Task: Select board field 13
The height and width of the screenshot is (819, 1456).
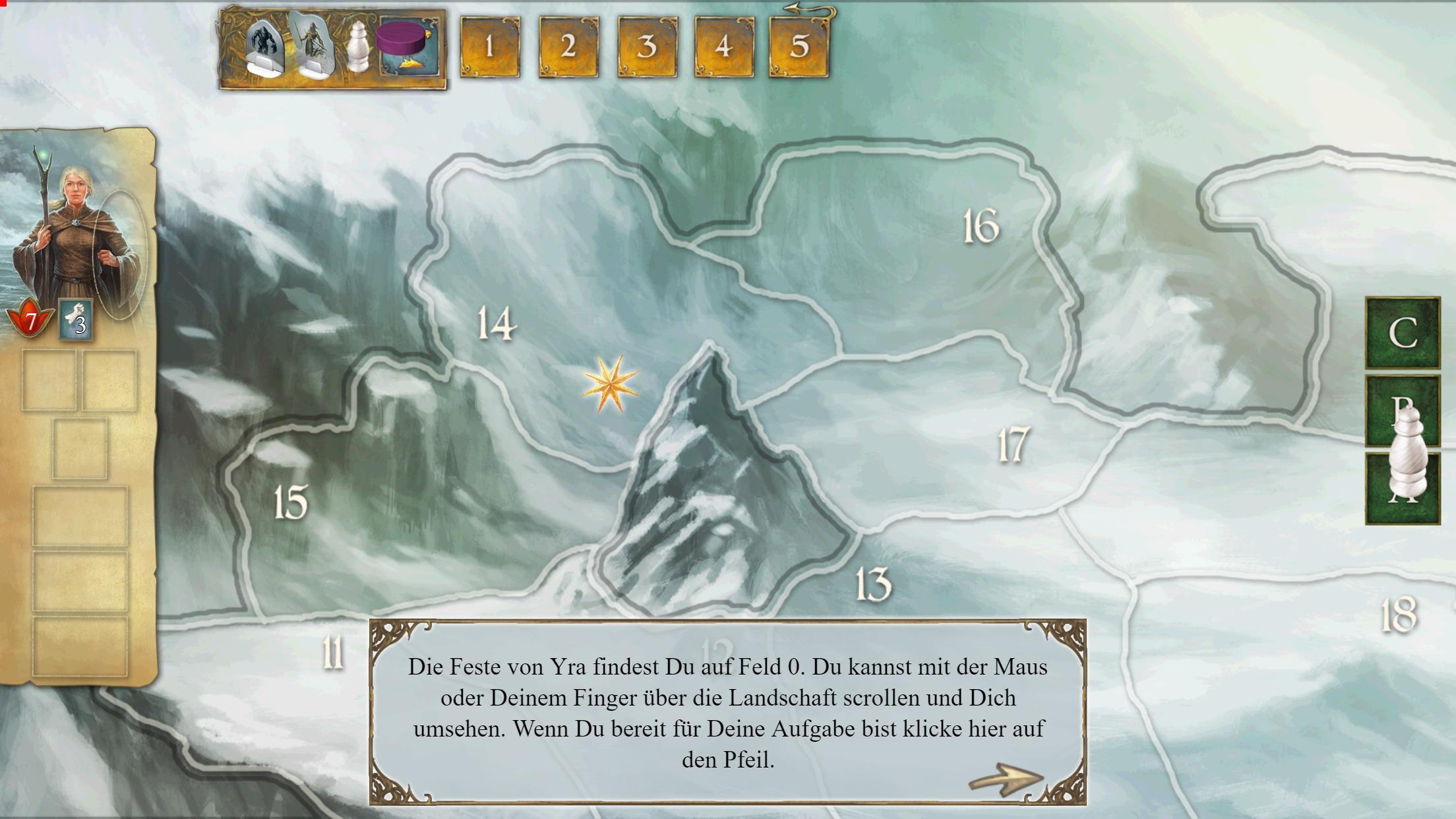Action: click(873, 584)
